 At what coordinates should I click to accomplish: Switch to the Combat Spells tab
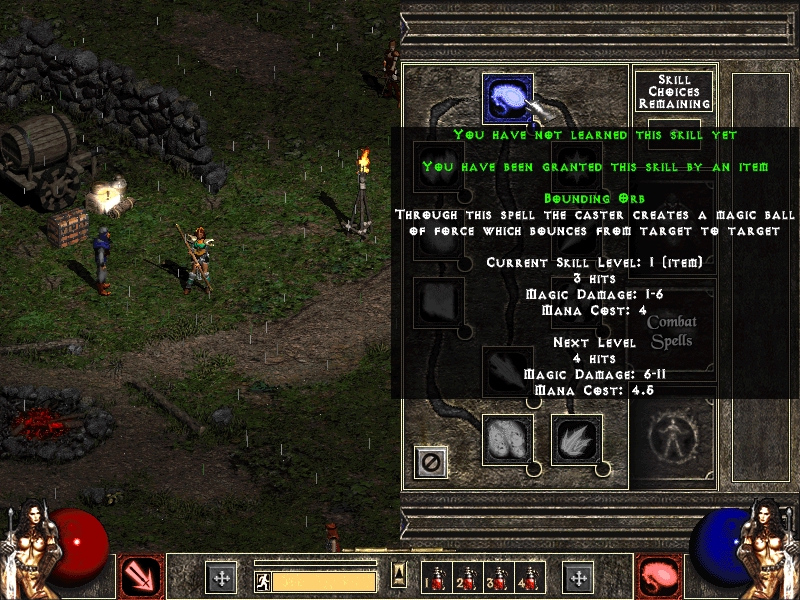(x=671, y=332)
